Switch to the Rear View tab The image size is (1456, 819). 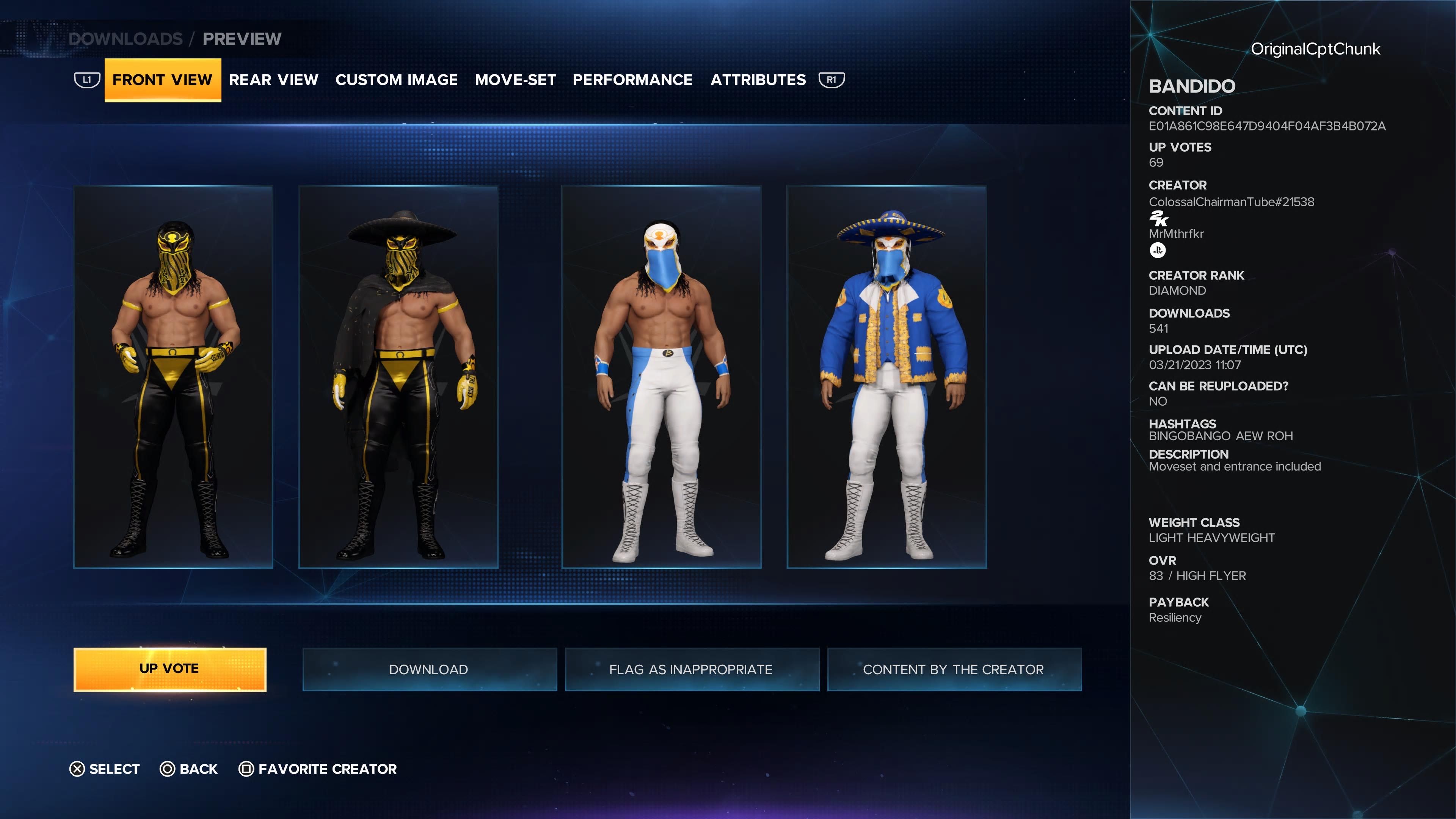[x=275, y=80]
